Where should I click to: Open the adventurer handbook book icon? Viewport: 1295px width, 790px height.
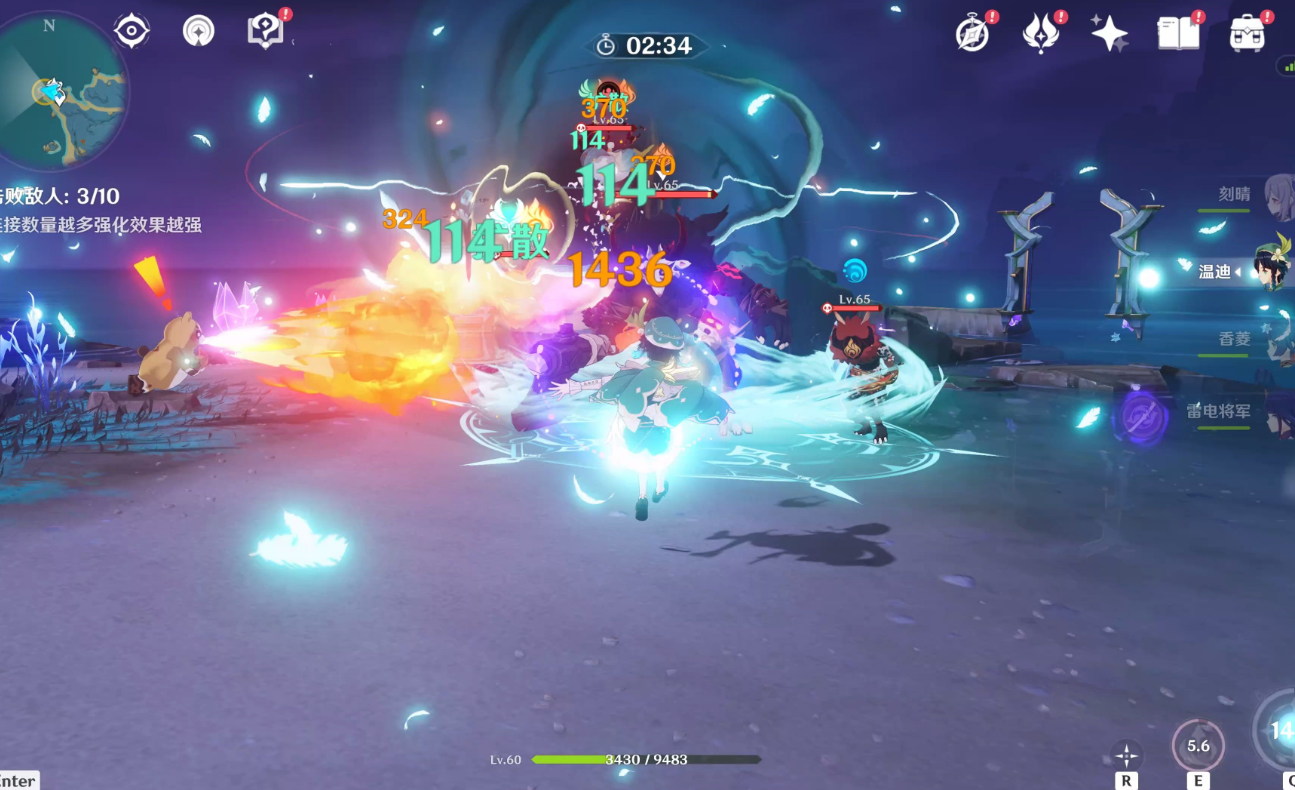(1178, 35)
